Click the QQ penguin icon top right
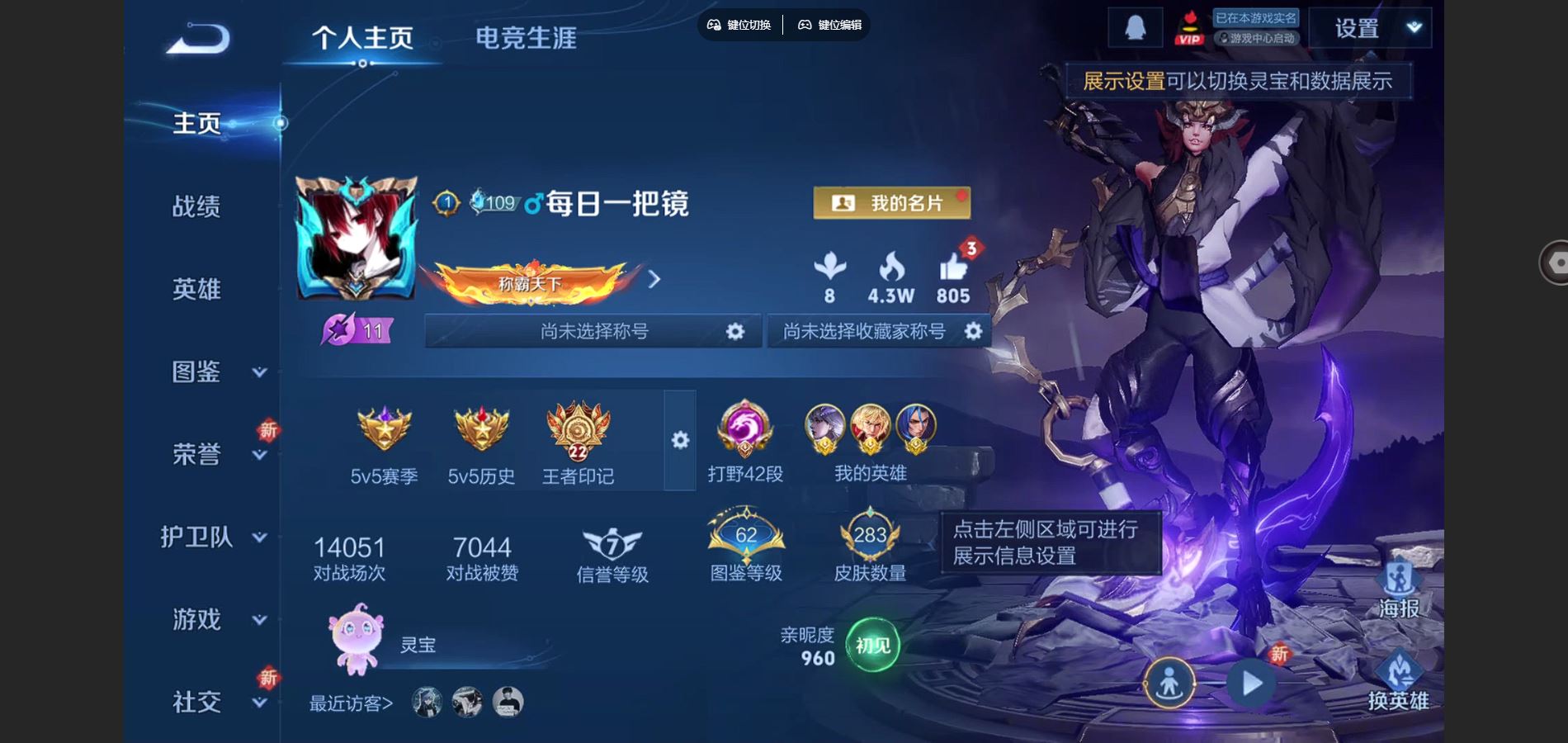The image size is (1568, 743). (1132, 26)
